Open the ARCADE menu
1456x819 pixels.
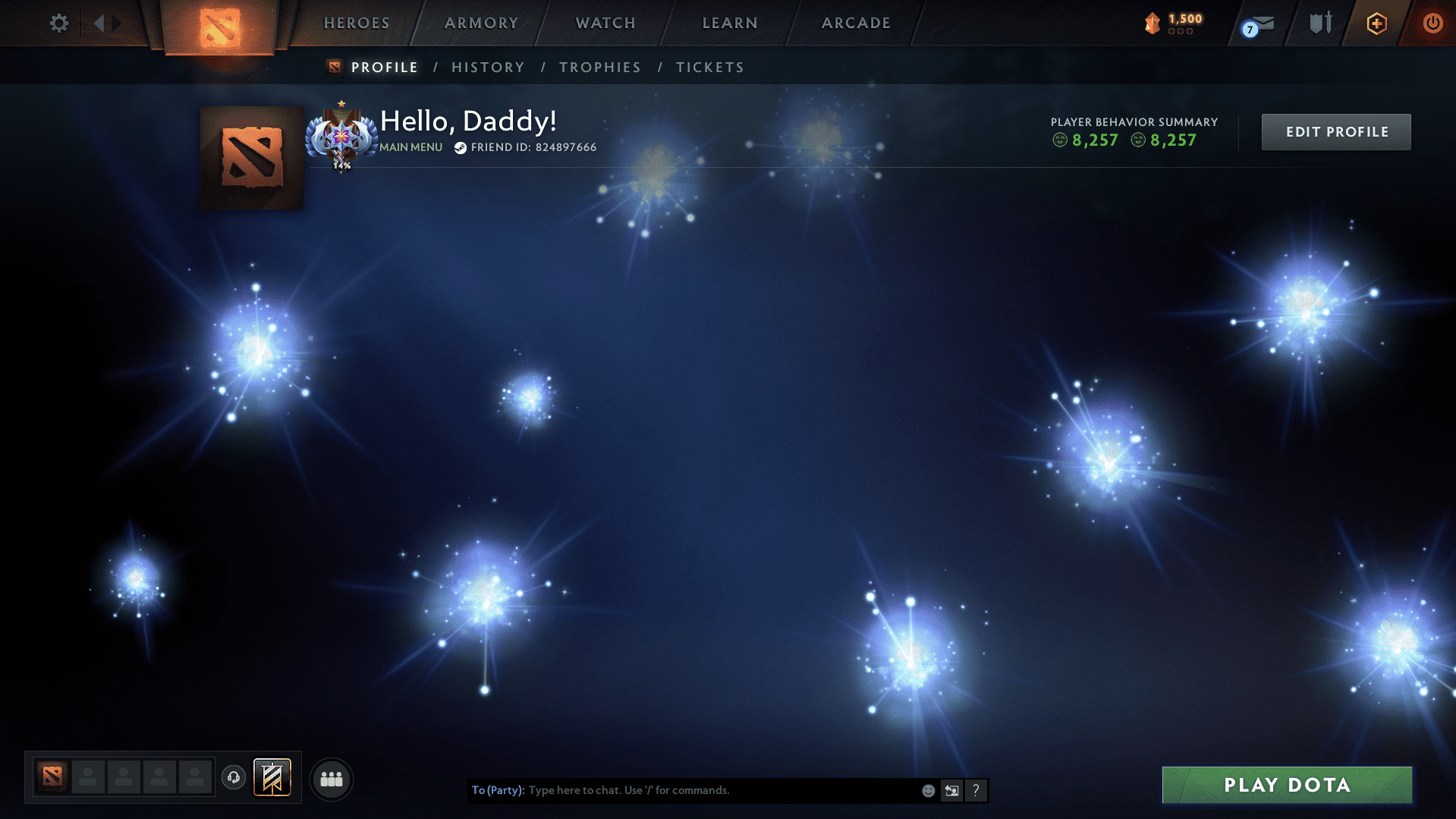pyautogui.click(x=855, y=23)
